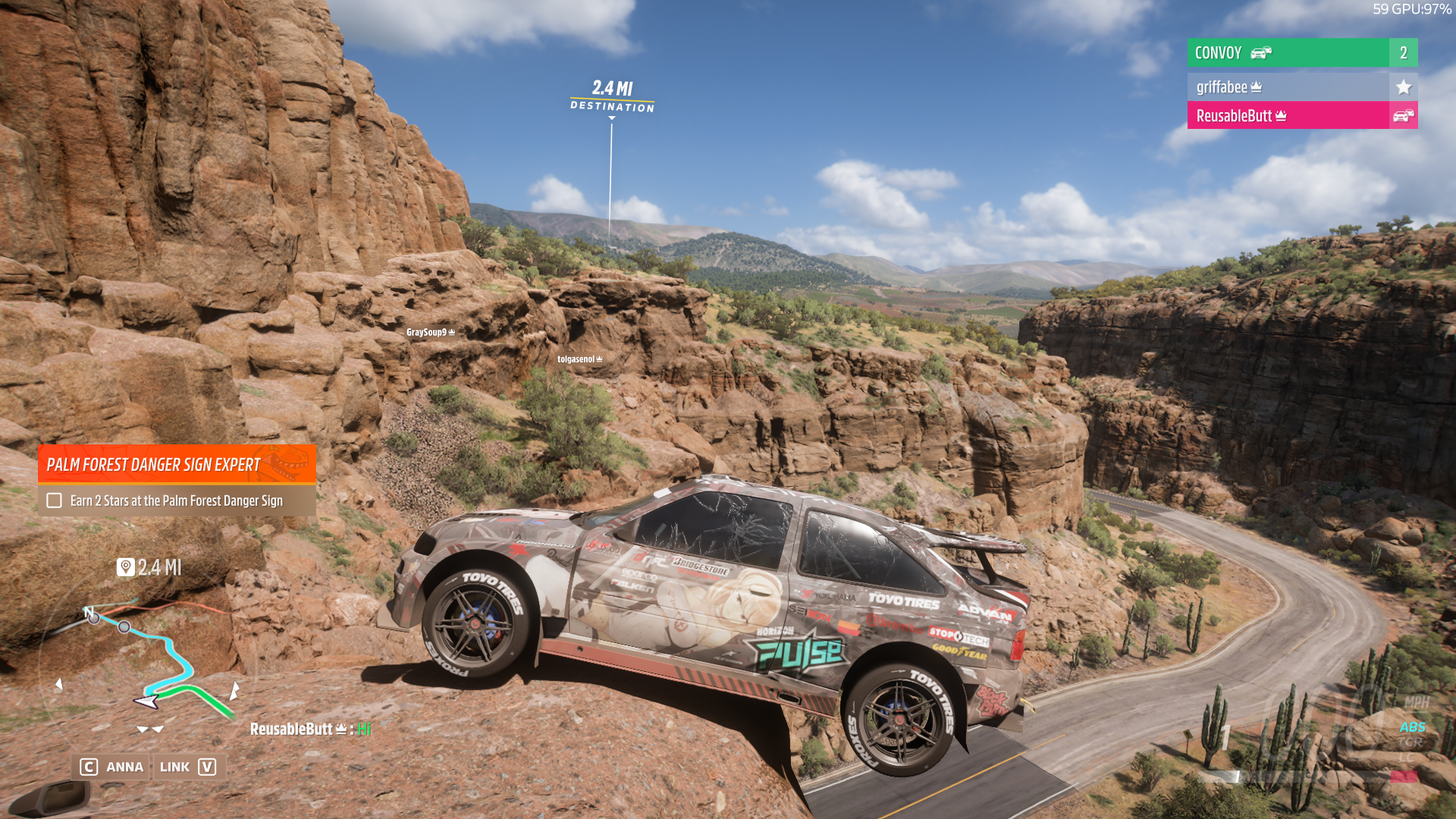This screenshot has height=819, width=1456.
Task: Select griffabee in the convoy list
Action: coord(1288,87)
